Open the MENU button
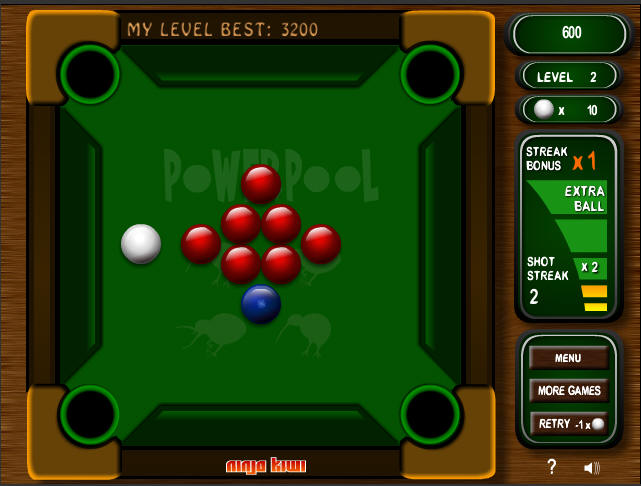This screenshot has height=486, width=641. click(x=568, y=358)
